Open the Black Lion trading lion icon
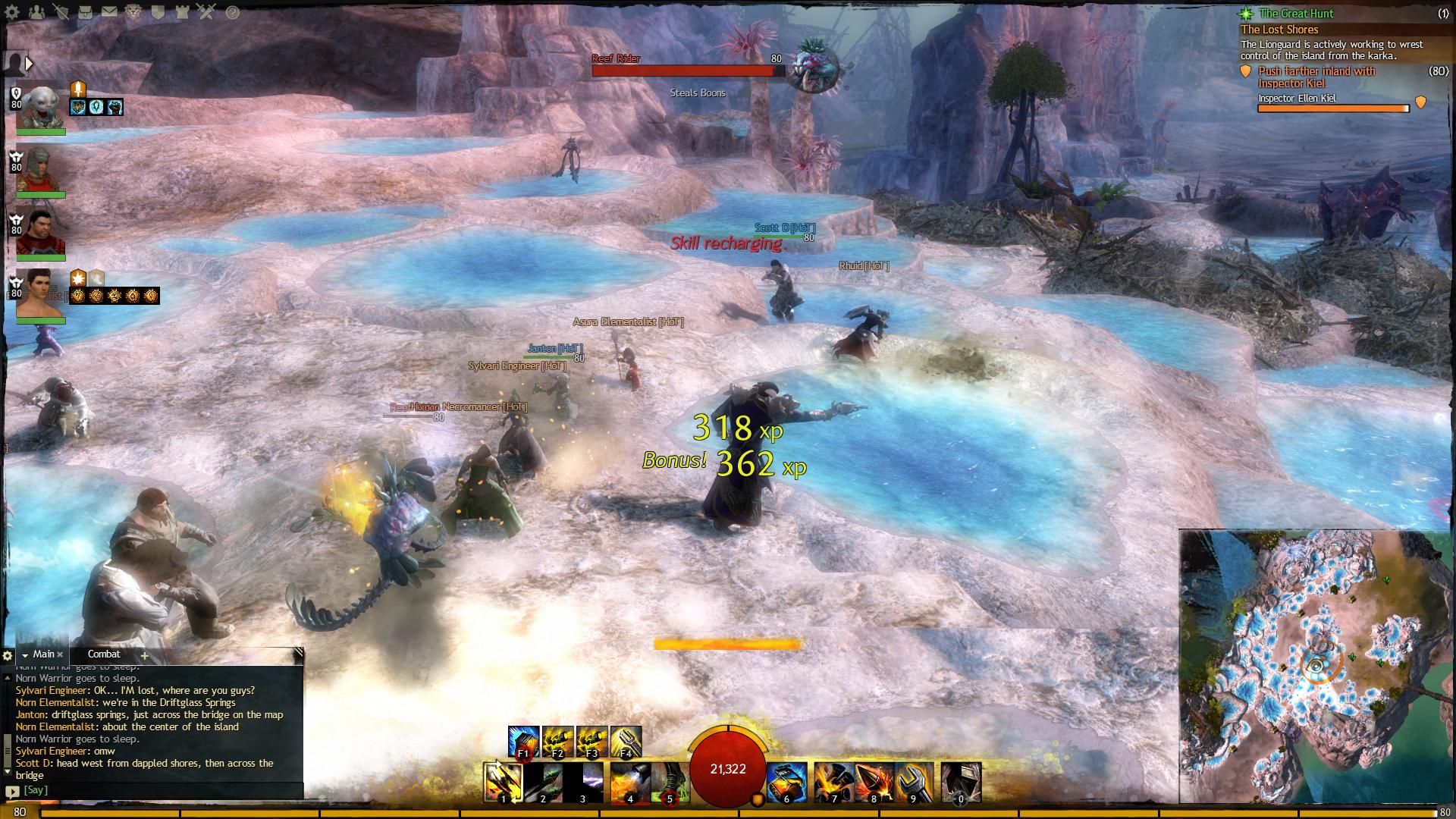1456x819 pixels. click(x=134, y=12)
